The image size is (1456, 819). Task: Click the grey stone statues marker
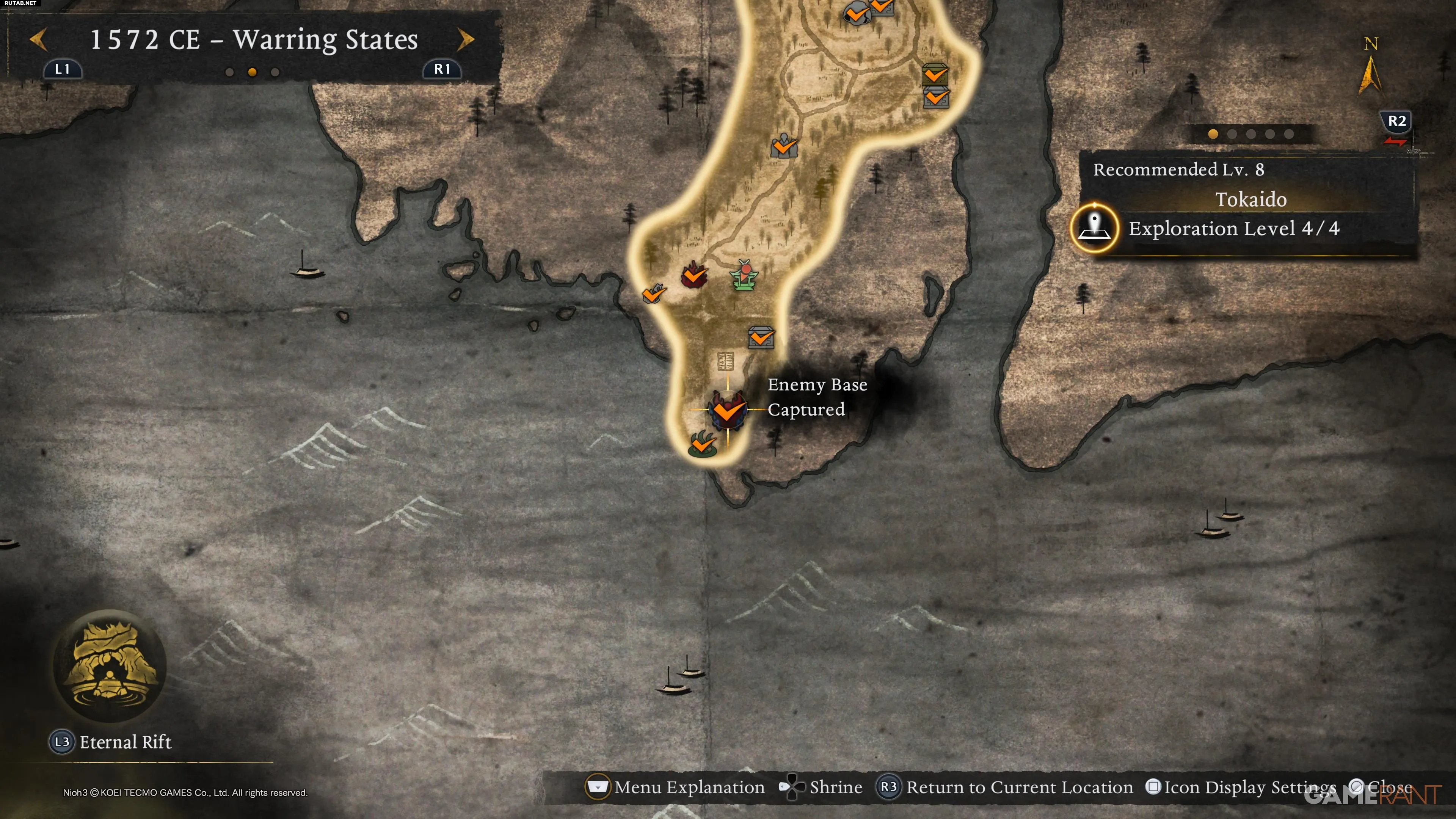784,146
